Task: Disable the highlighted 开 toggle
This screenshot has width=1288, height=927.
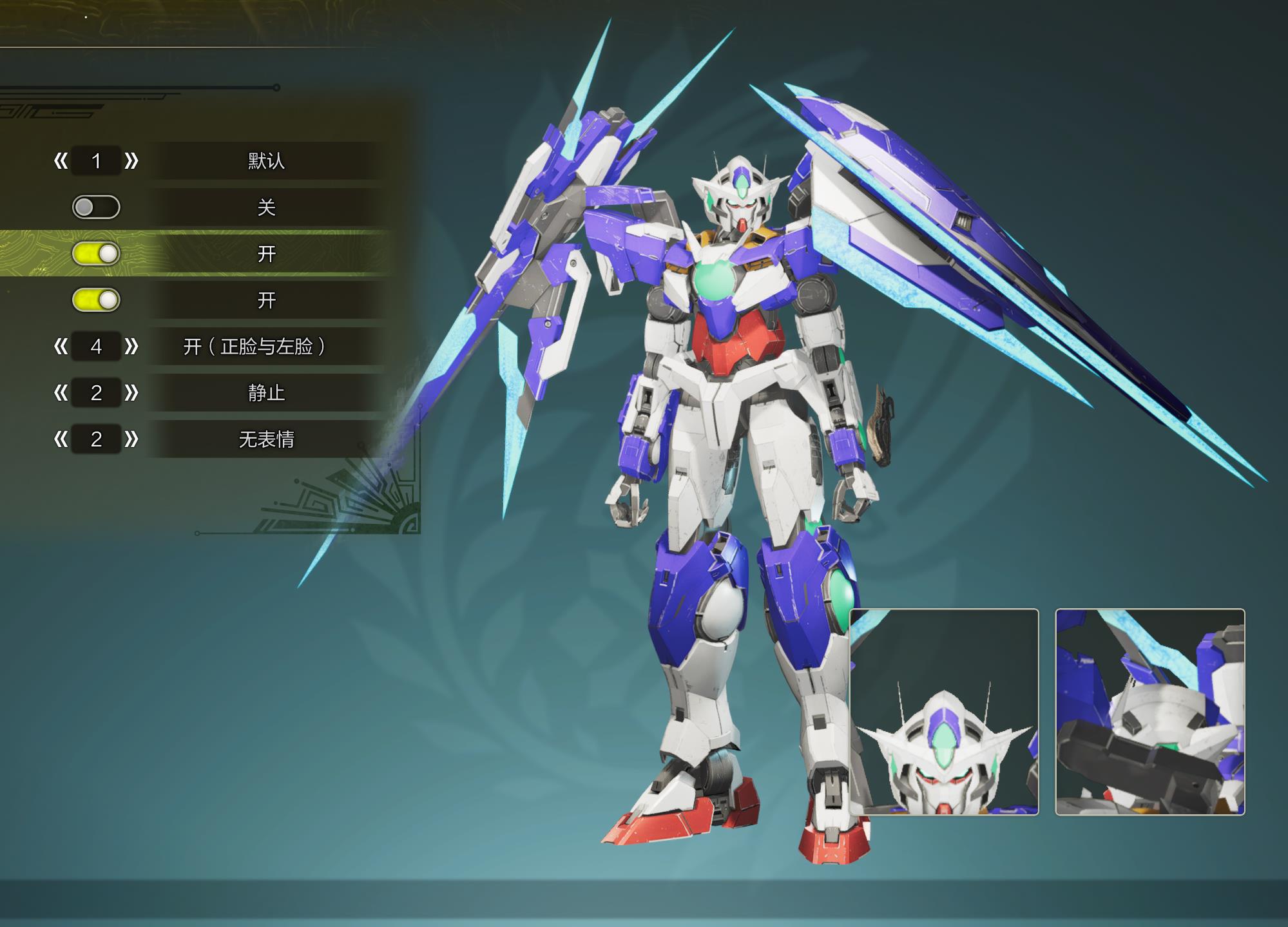Action: coord(98,254)
